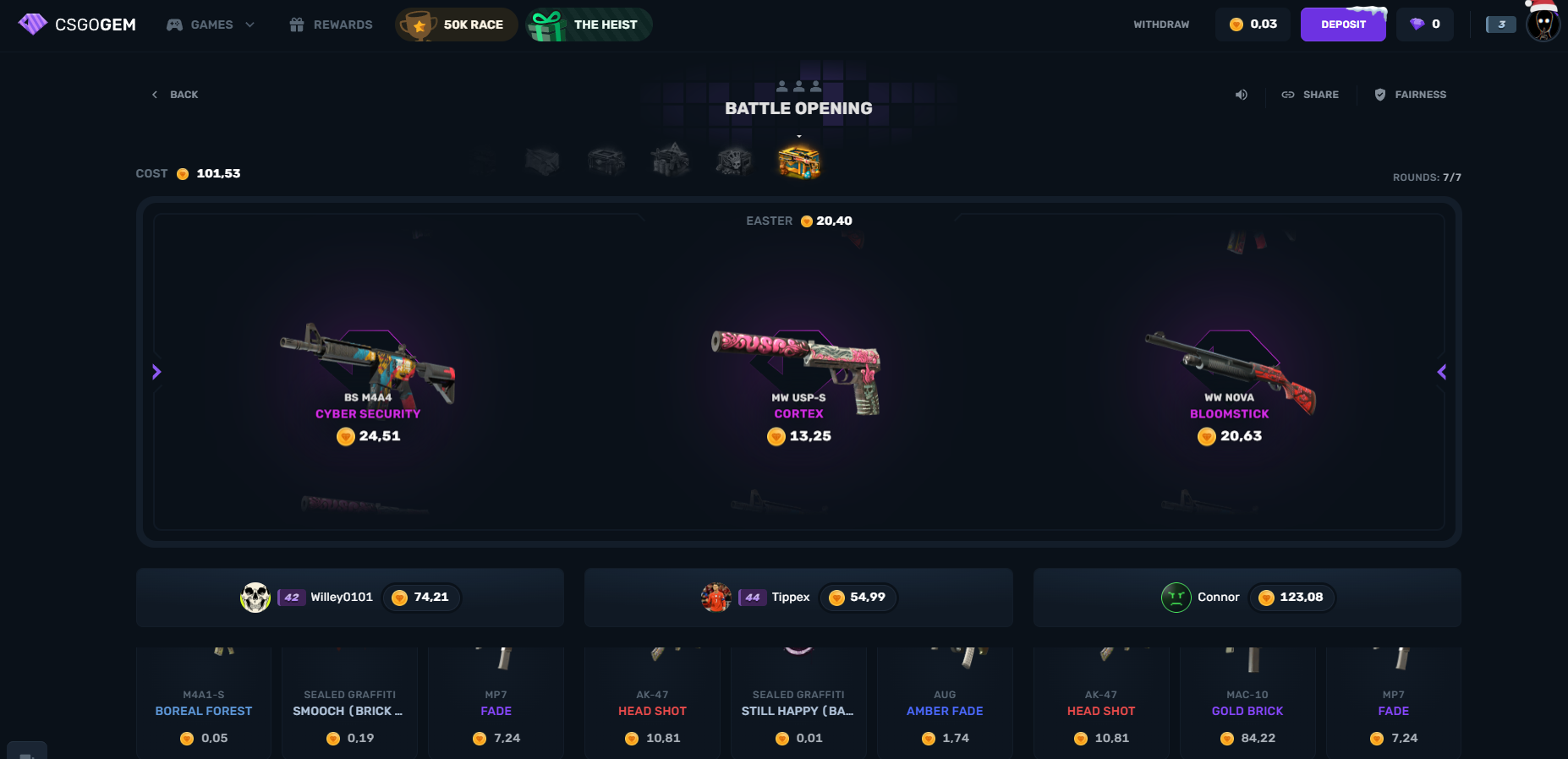The image size is (1568, 759).
Task: Select Tippex's player avatar
Action: pos(717,598)
